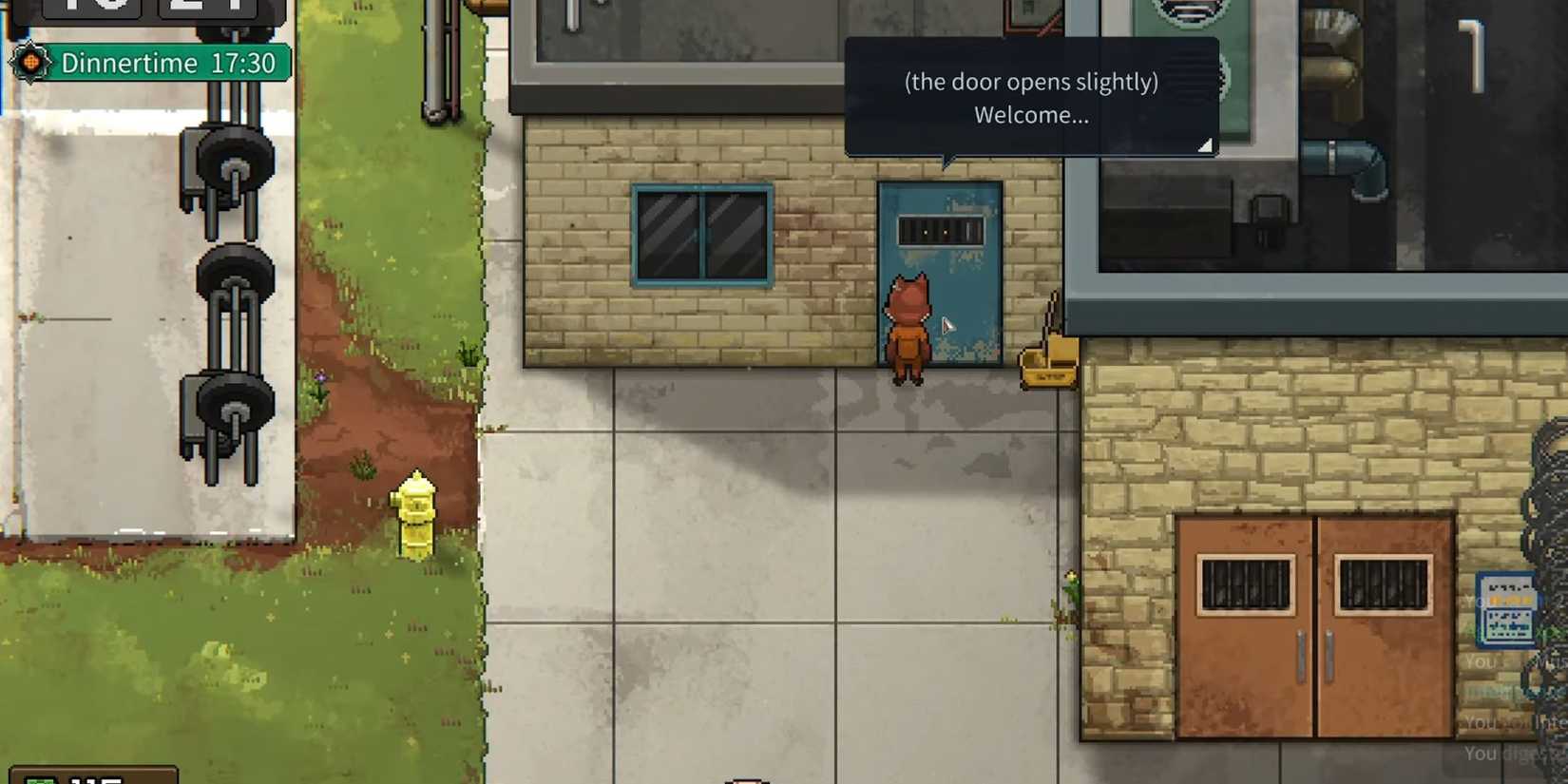Click the sun emblem beside Dinnertime banner
The height and width of the screenshot is (784, 1568).
coord(29,63)
